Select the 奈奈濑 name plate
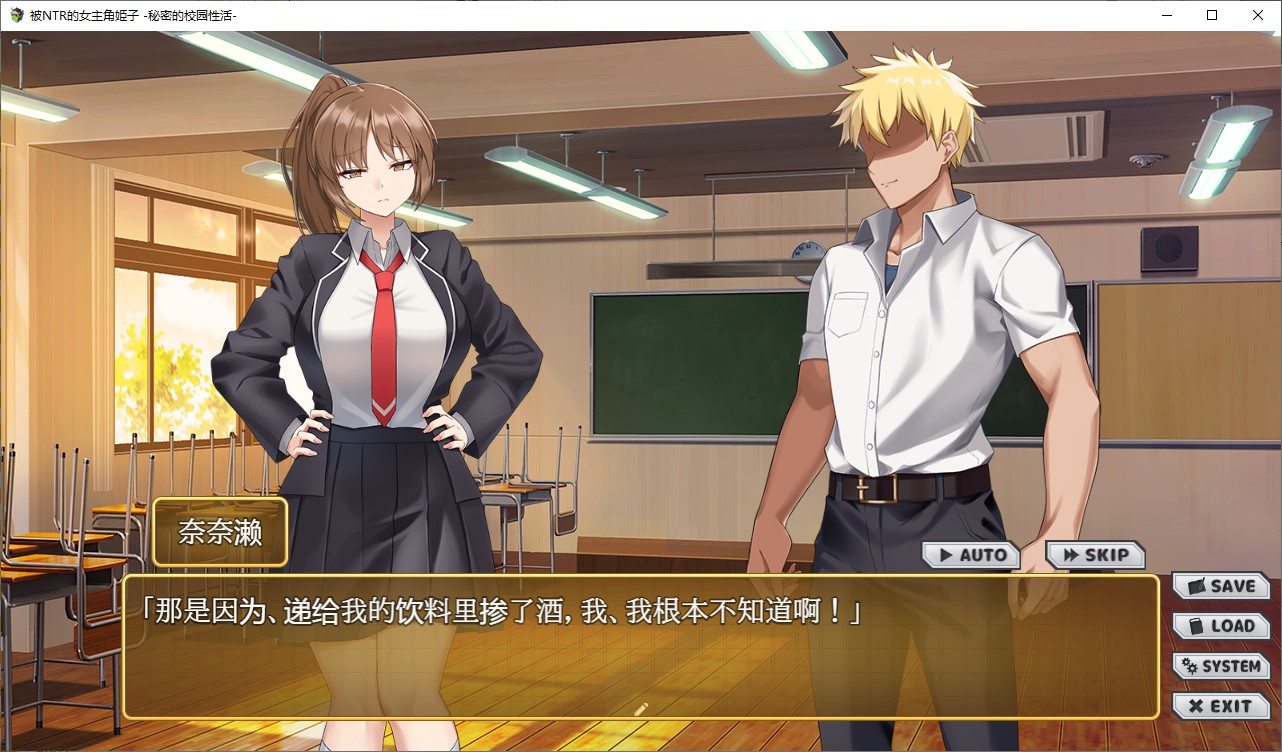The width and height of the screenshot is (1282, 752). 219,532
